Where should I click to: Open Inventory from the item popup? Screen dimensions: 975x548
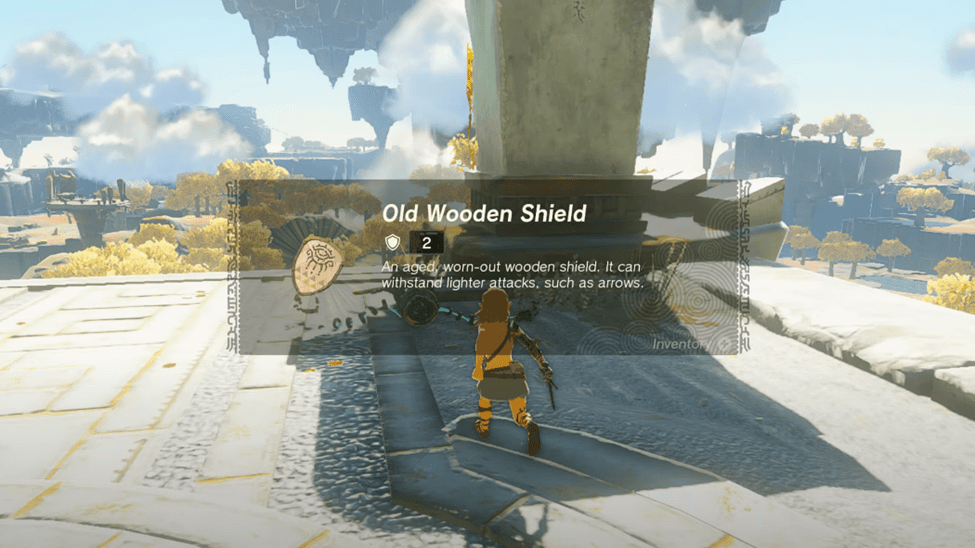pos(690,344)
